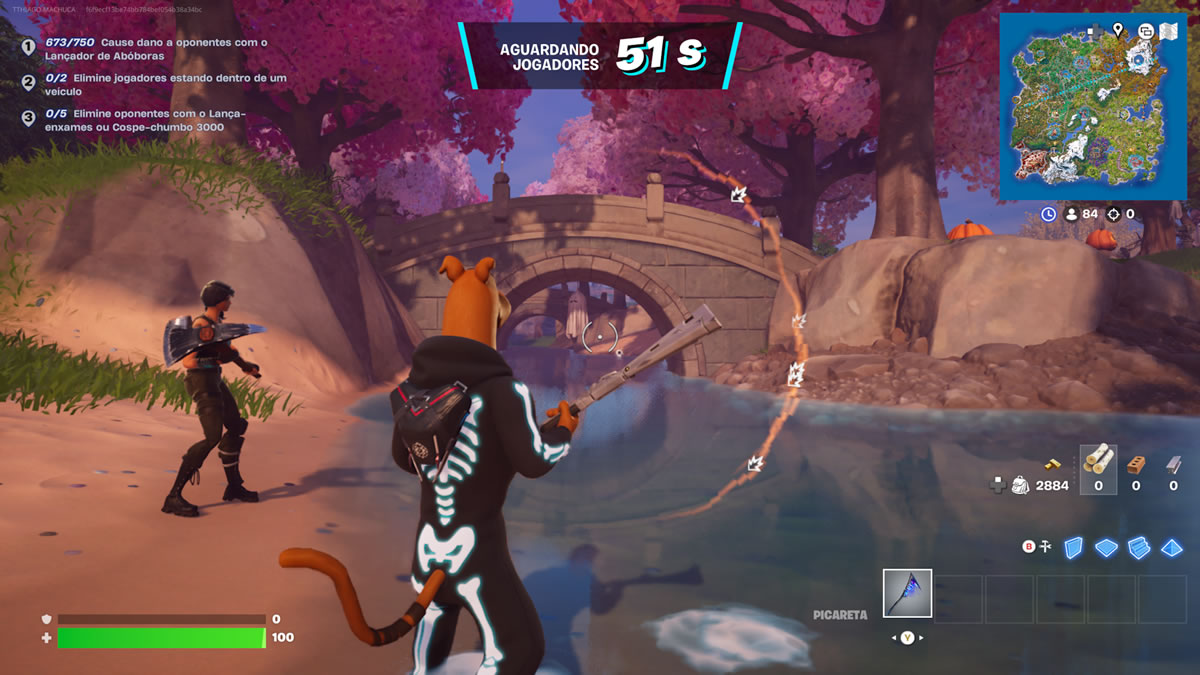This screenshot has width=1200, height=675.
Task: Choose the stairs building piece
Action: [x=1139, y=547]
